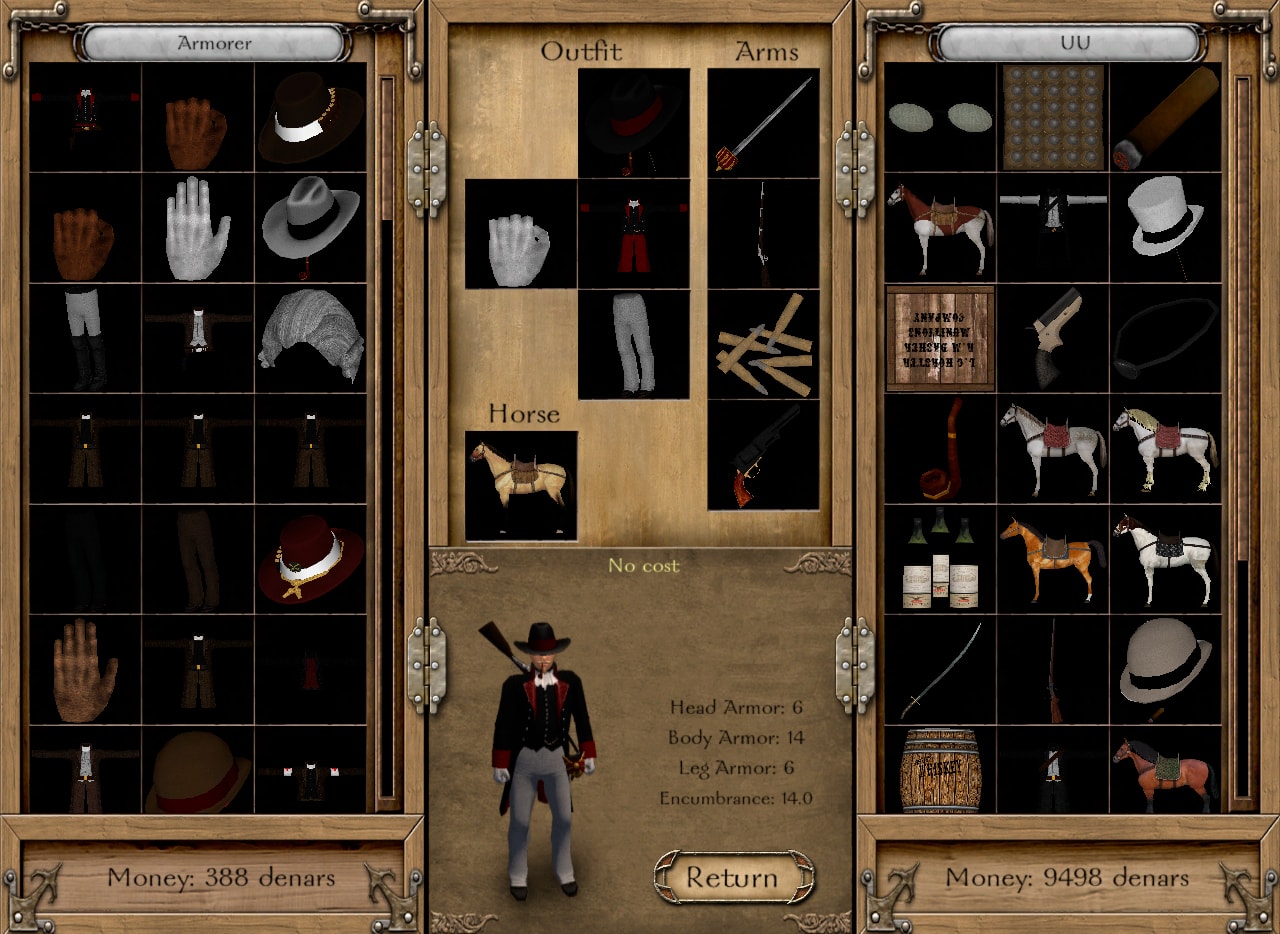Select the smoking pipe in inventory

coord(940,449)
